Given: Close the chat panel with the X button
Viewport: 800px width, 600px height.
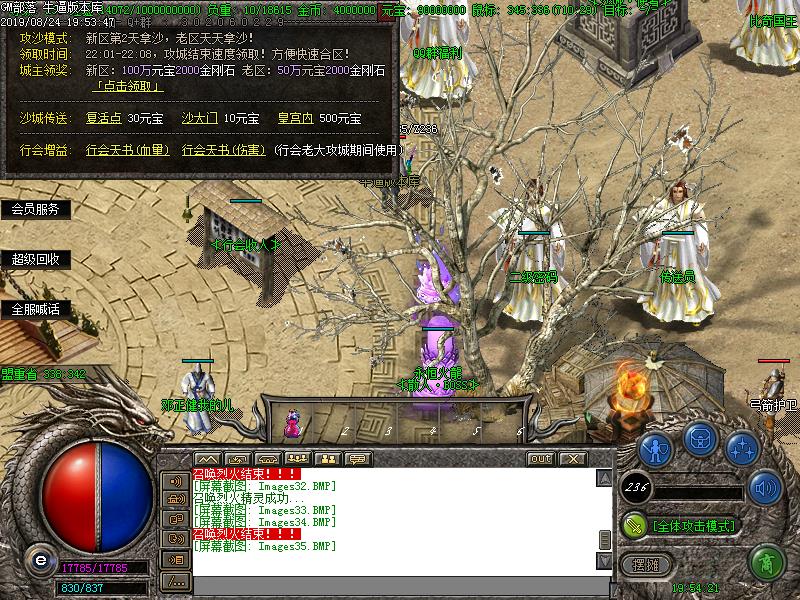Looking at the screenshot, I should coord(572,458).
